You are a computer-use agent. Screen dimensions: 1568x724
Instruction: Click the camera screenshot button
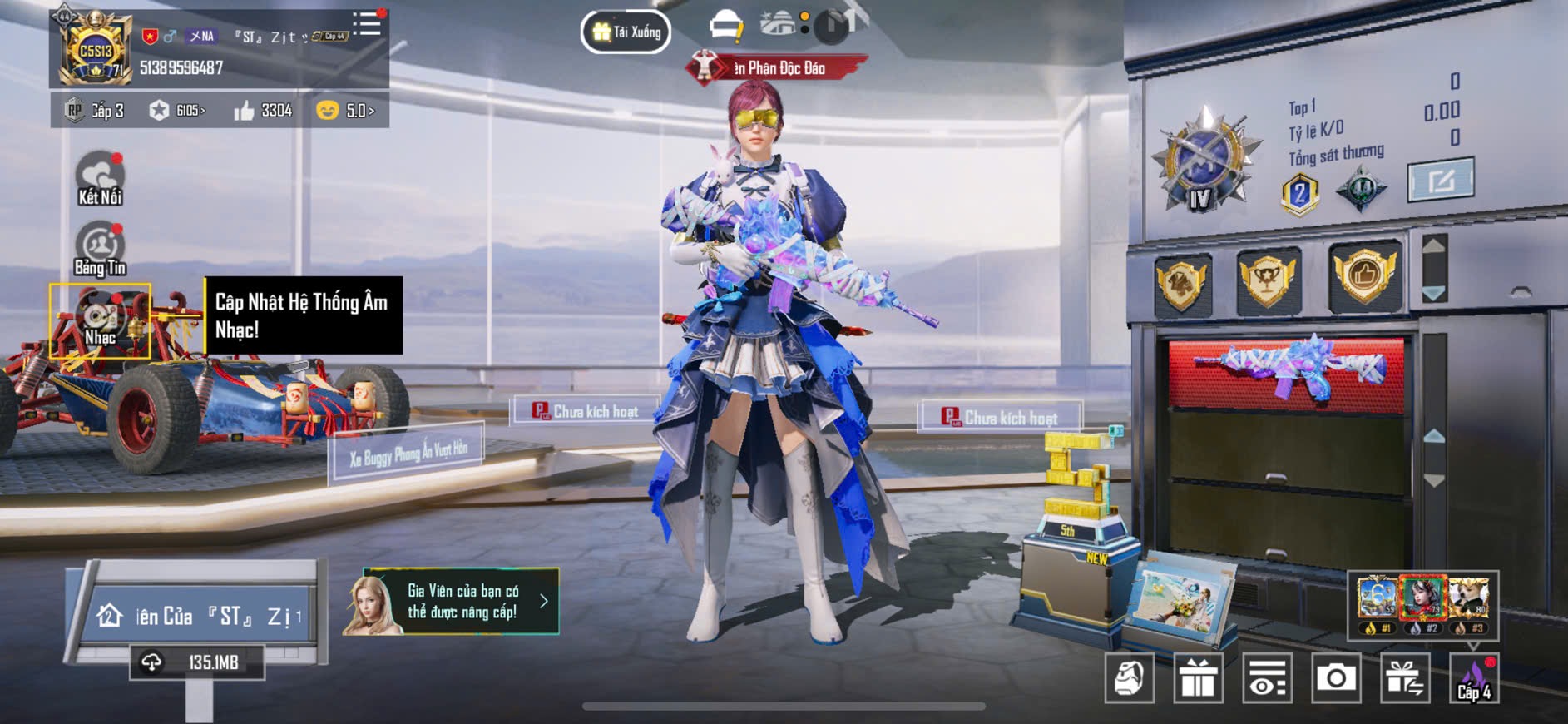[1336, 678]
